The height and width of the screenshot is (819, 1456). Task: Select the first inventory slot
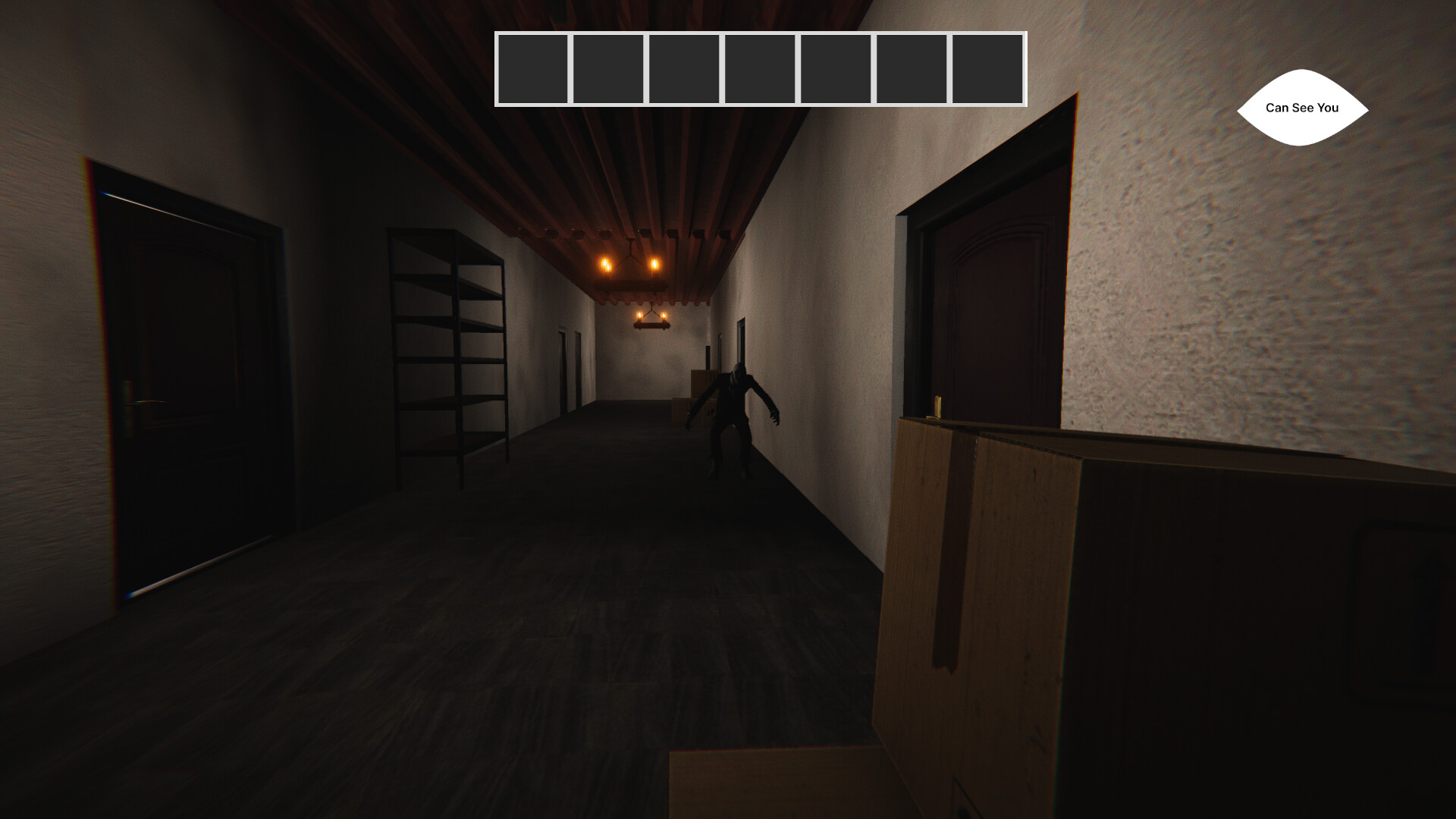532,69
